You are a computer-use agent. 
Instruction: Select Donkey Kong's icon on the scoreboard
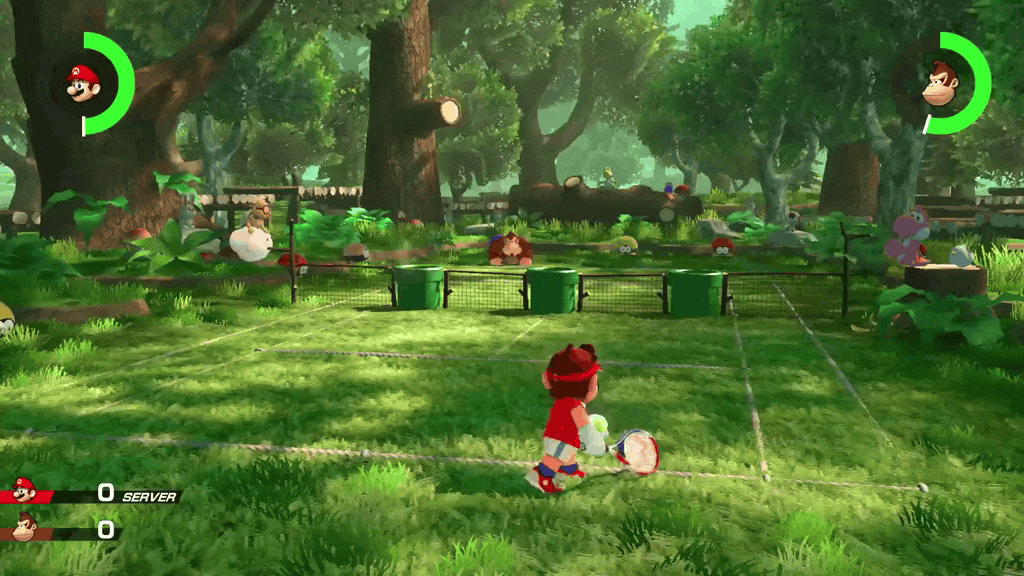click(24, 525)
